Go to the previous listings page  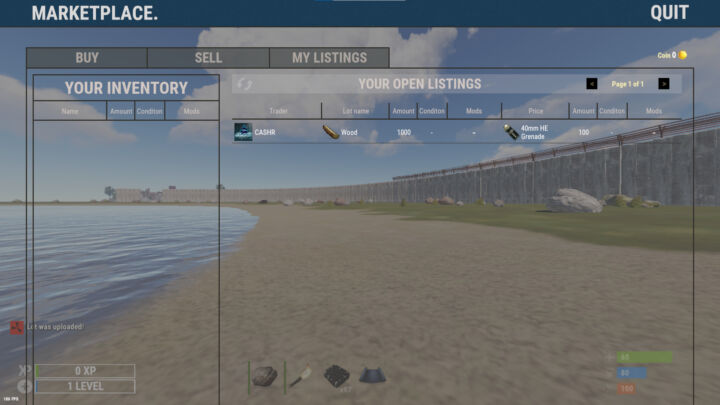point(592,84)
